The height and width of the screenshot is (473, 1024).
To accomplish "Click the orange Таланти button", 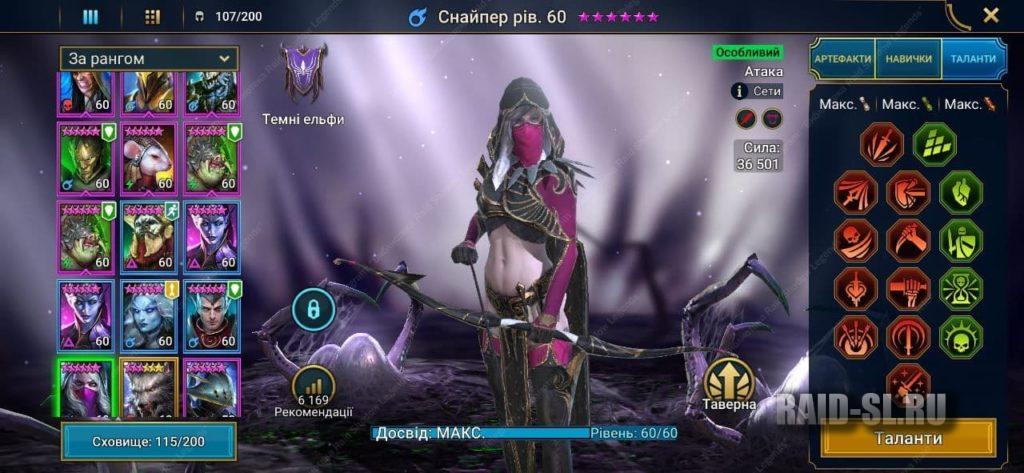I will coord(908,438).
